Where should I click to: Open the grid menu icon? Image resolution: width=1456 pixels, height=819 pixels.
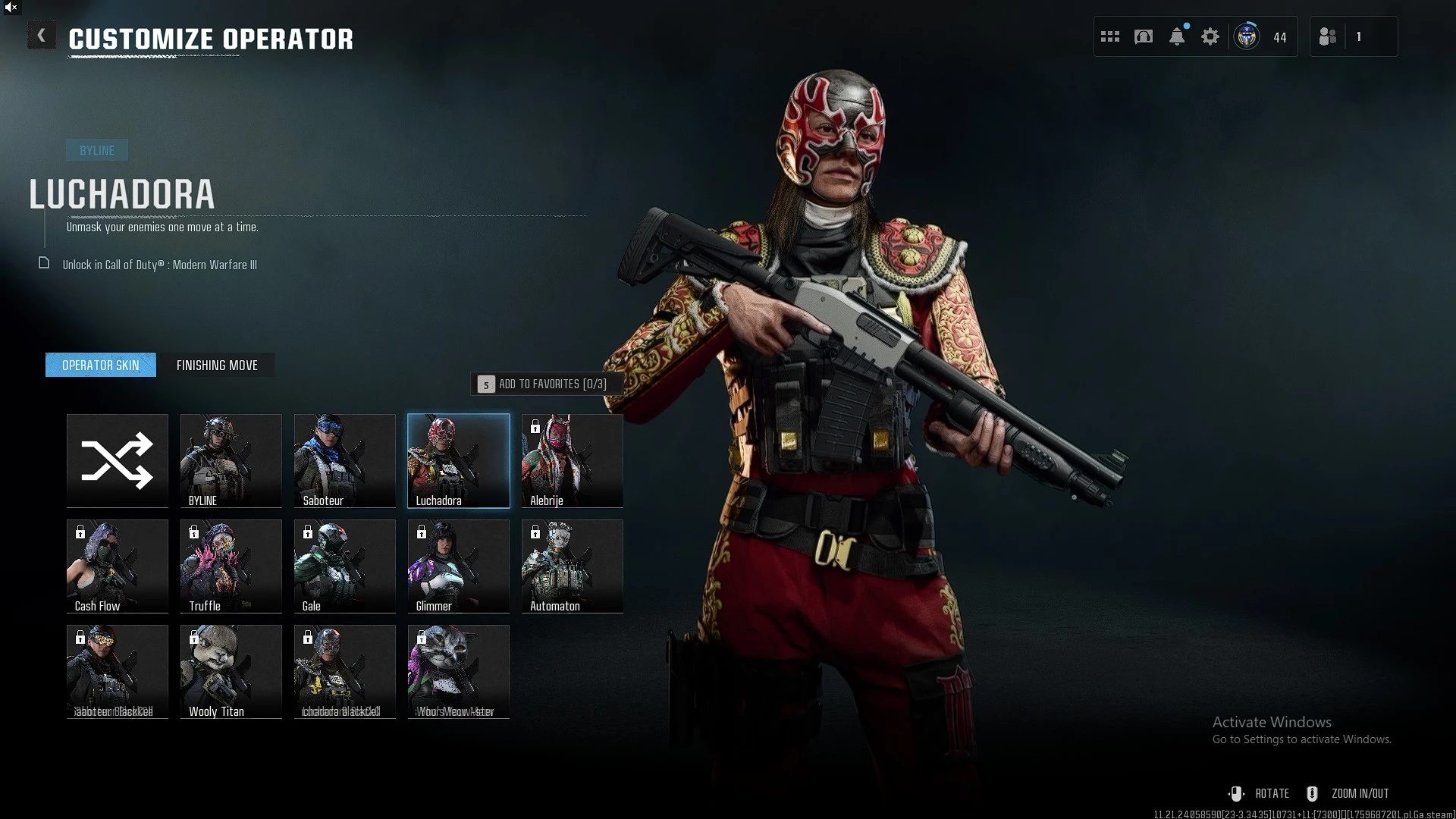1110,36
